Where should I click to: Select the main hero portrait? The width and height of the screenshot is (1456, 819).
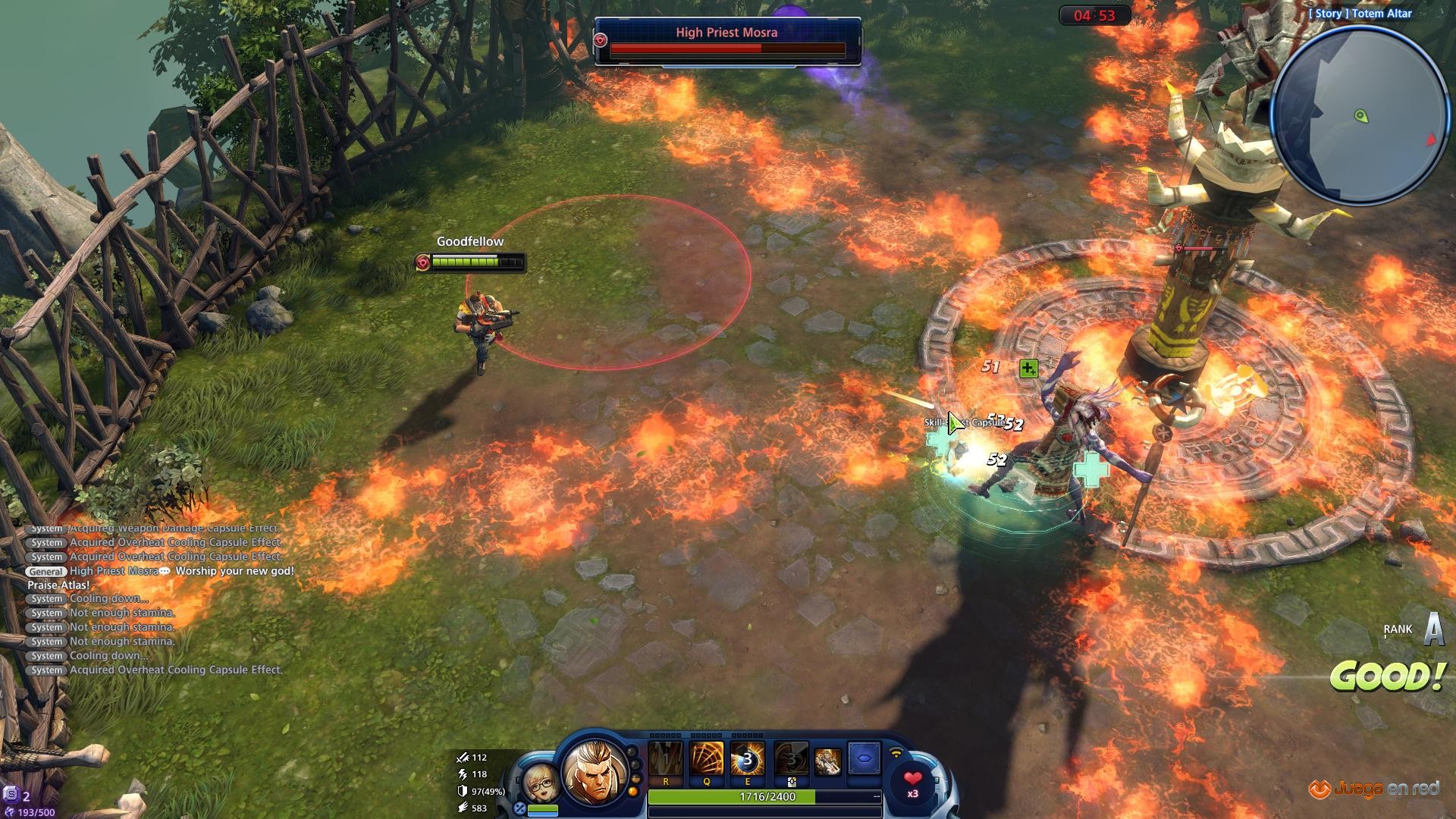[594, 773]
